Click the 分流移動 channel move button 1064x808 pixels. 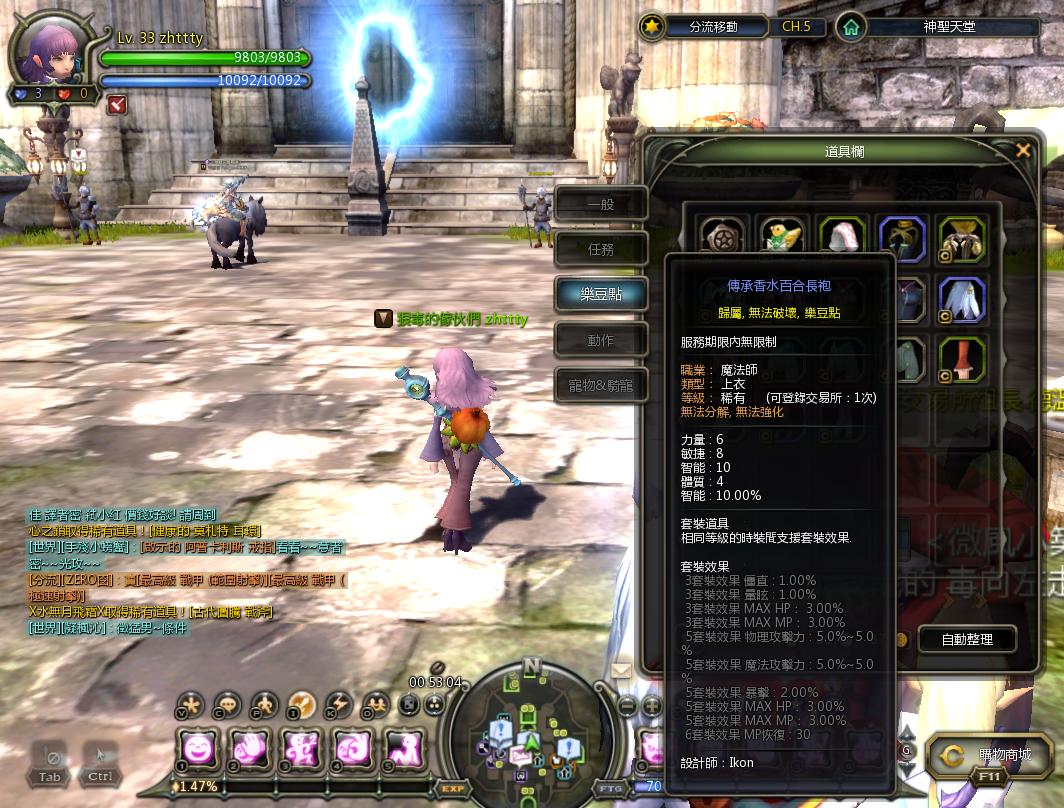tap(714, 27)
